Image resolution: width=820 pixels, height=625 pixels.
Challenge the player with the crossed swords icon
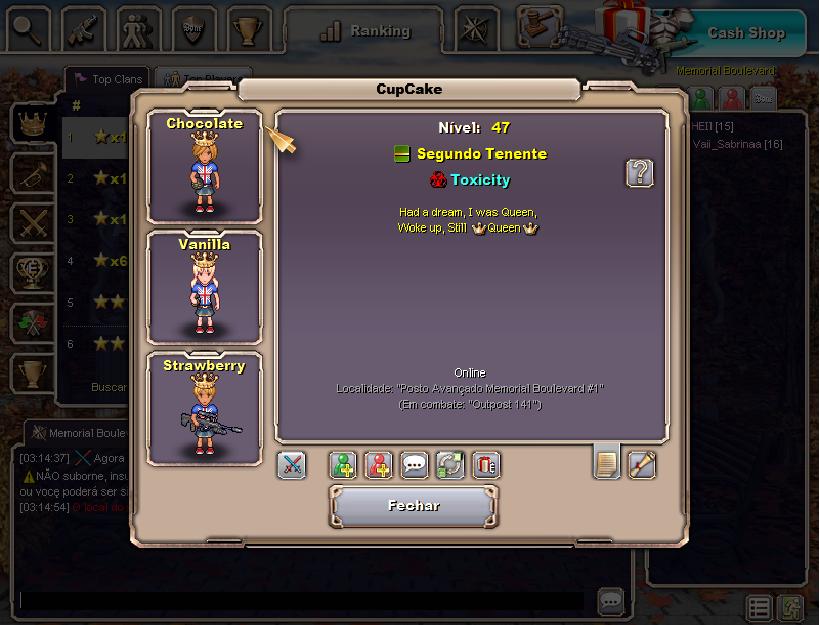tap(291, 465)
